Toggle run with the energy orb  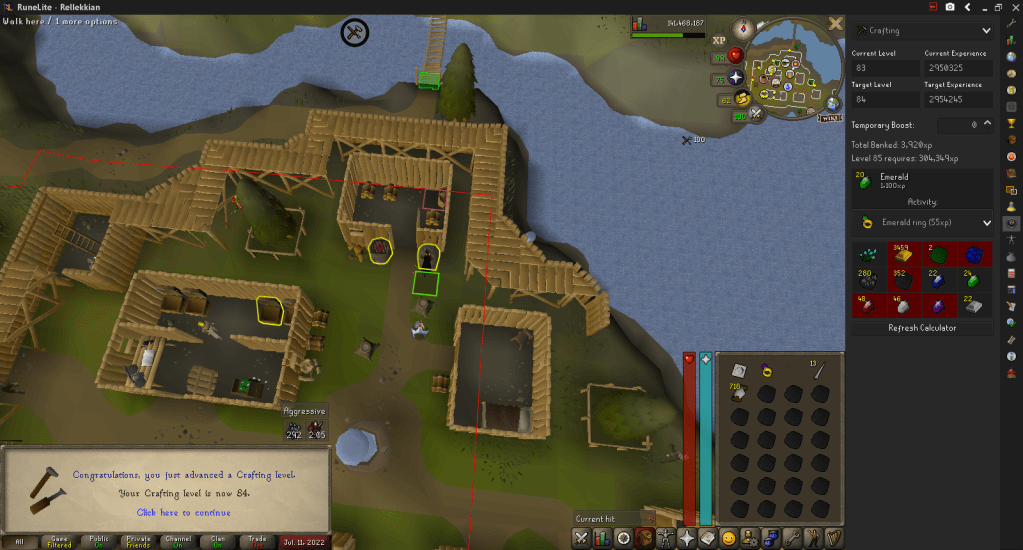pyautogui.click(x=742, y=98)
